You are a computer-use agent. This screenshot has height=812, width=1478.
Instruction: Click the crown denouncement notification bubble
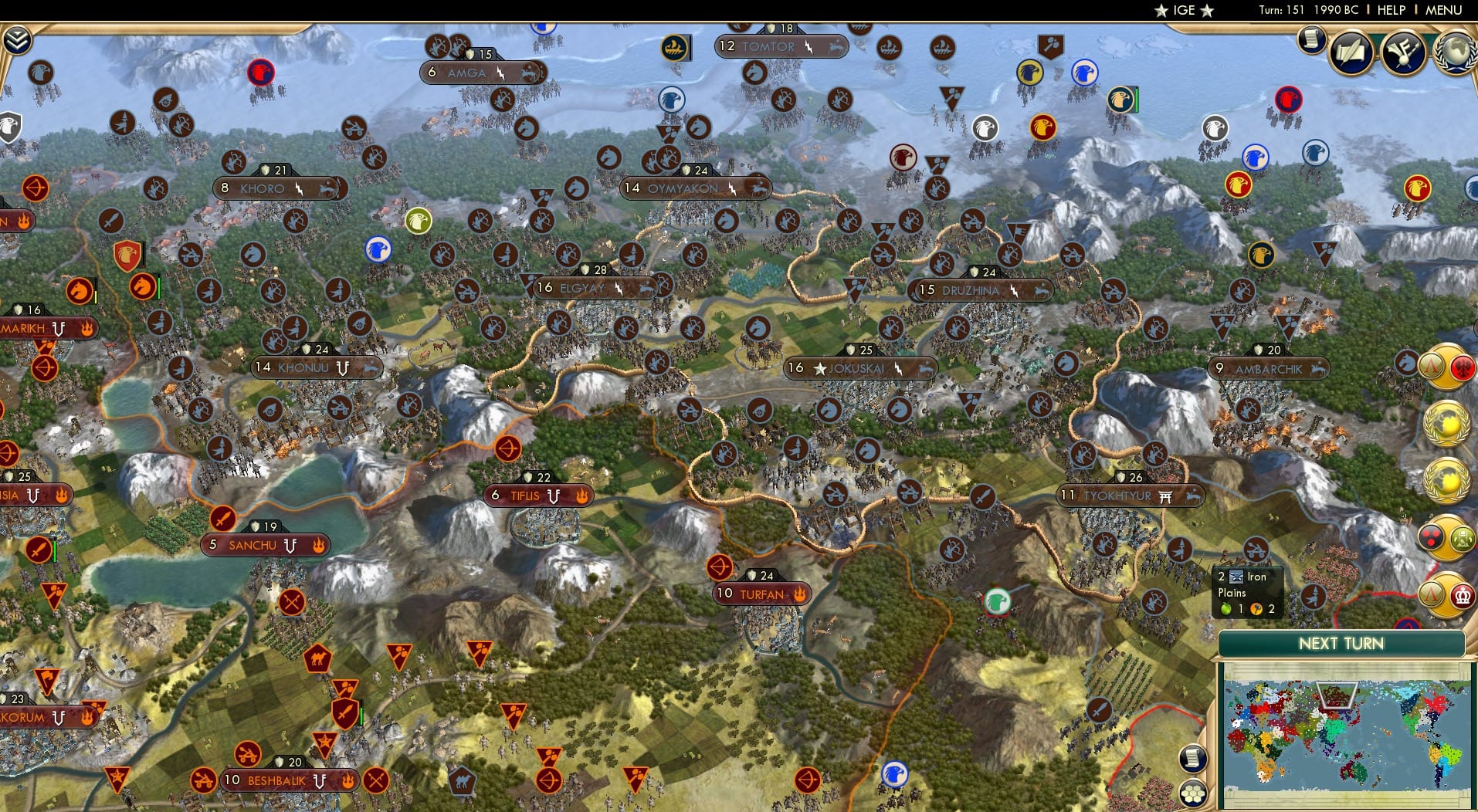[x=1463, y=594]
